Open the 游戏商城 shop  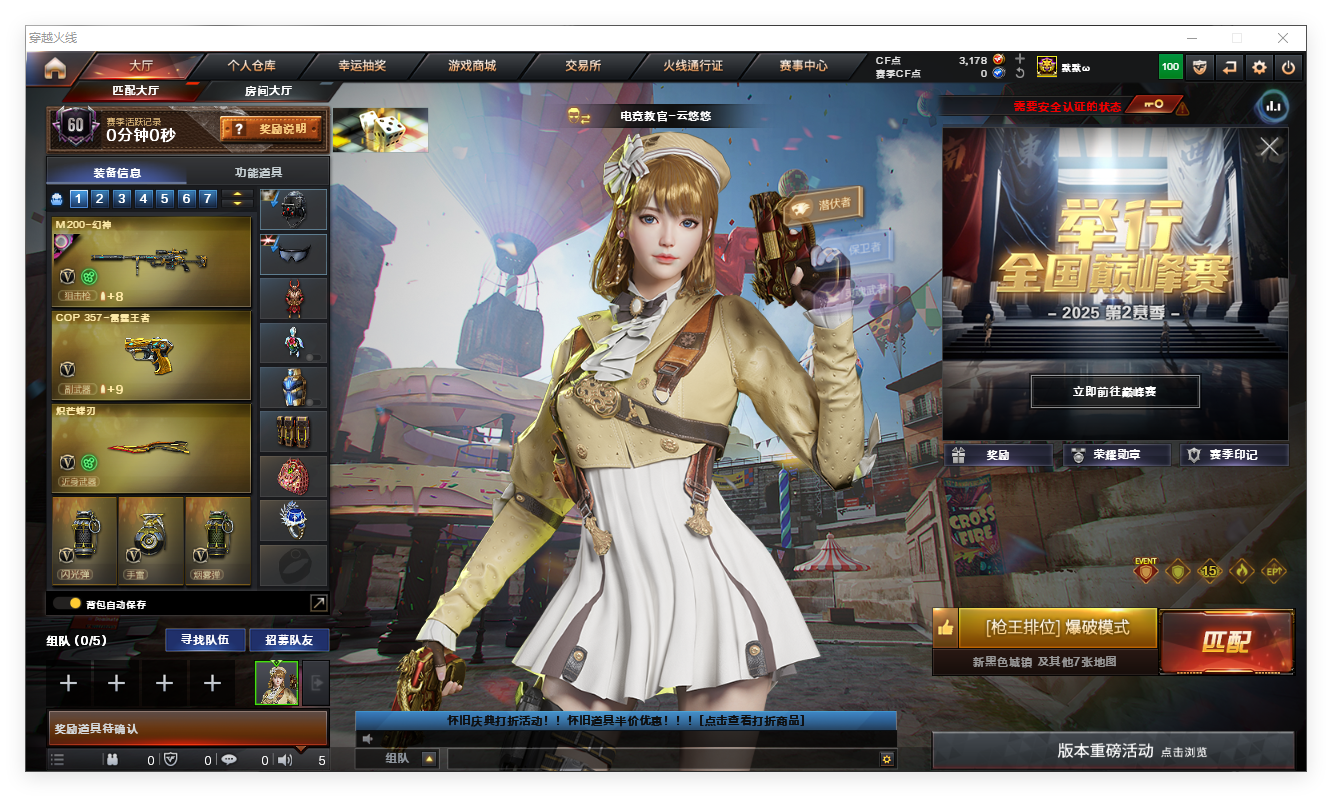pyautogui.click(x=472, y=66)
